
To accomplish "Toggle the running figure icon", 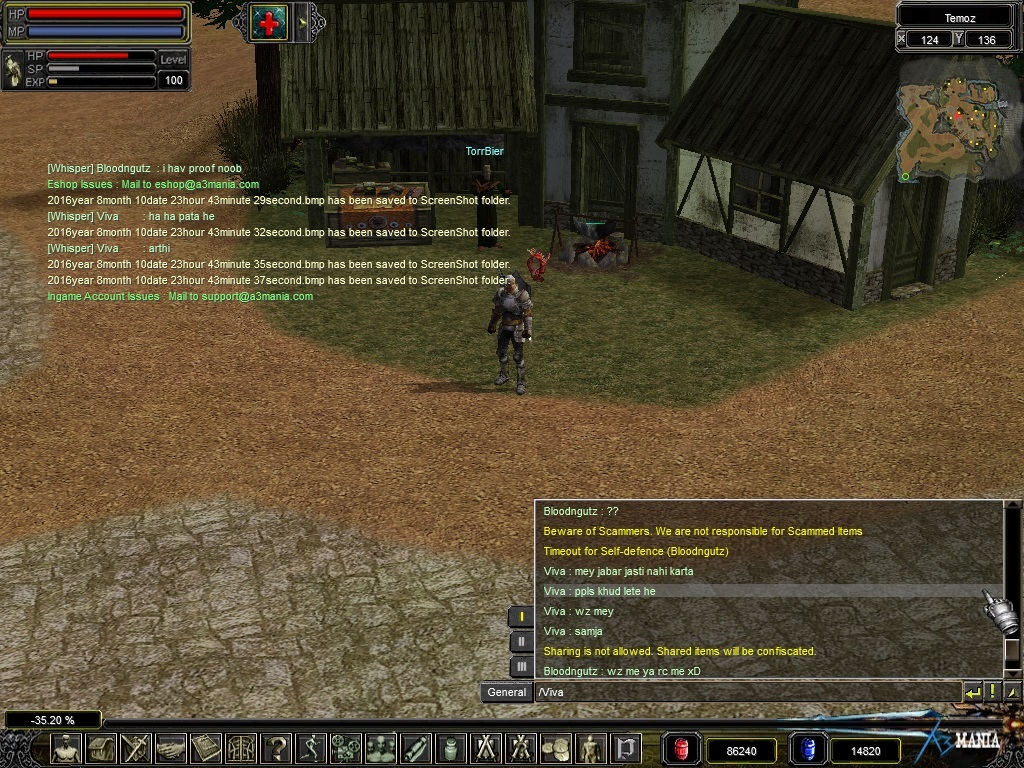I will coord(312,749).
